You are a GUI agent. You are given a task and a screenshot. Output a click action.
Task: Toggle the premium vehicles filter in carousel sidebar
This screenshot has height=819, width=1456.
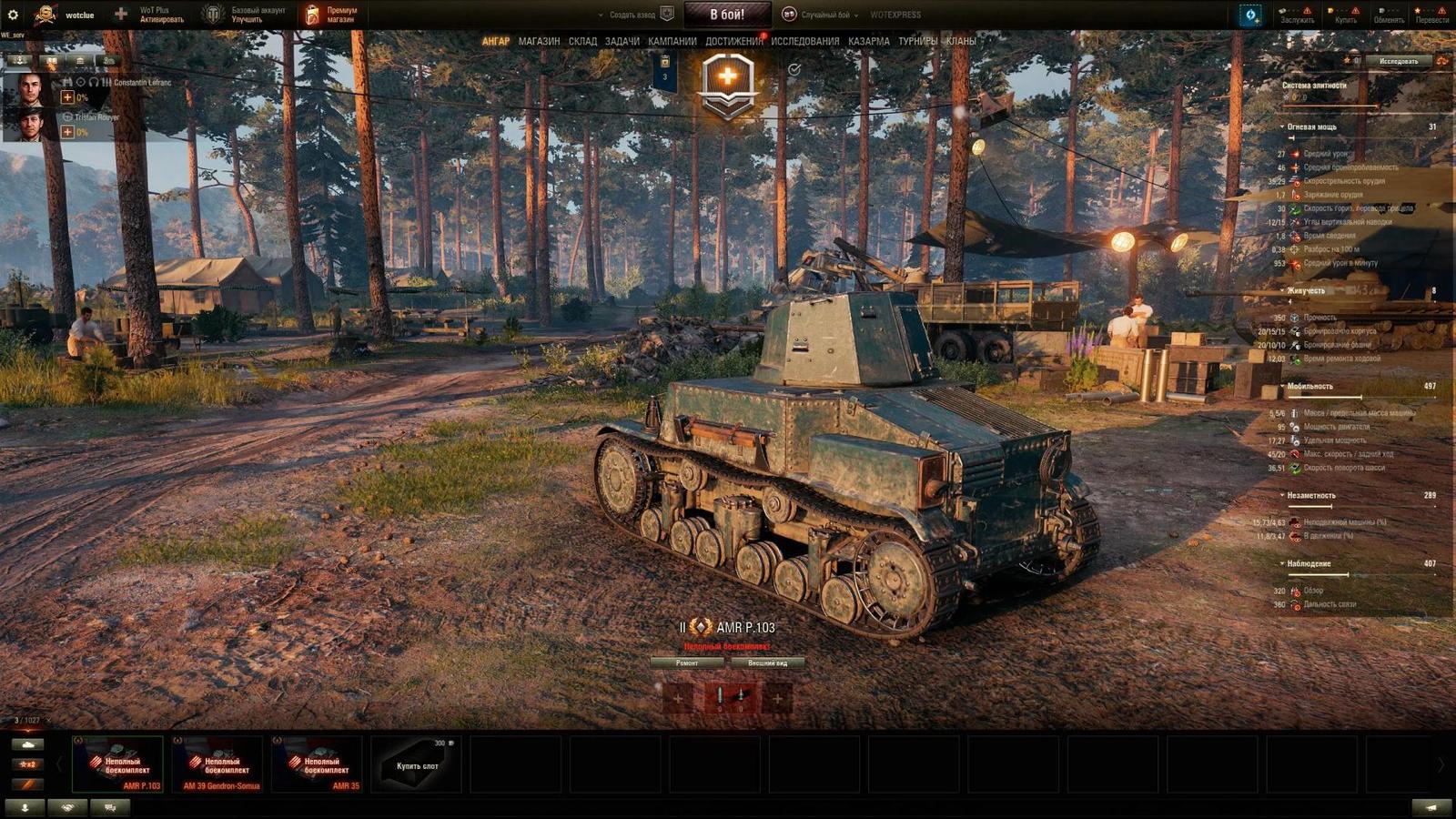pyautogui.click(x=27, y=785)
